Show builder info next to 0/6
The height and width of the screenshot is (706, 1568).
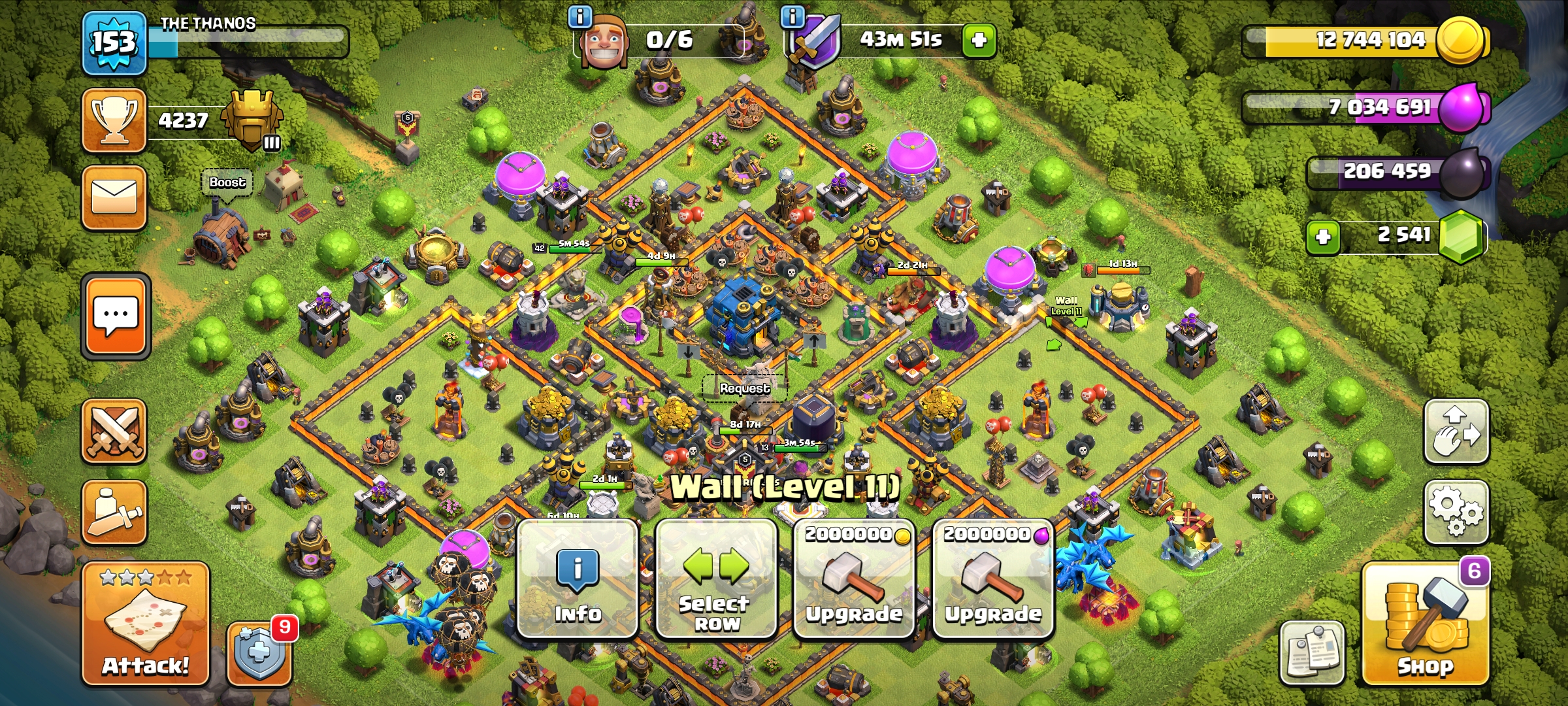click(x=580, y=16)
